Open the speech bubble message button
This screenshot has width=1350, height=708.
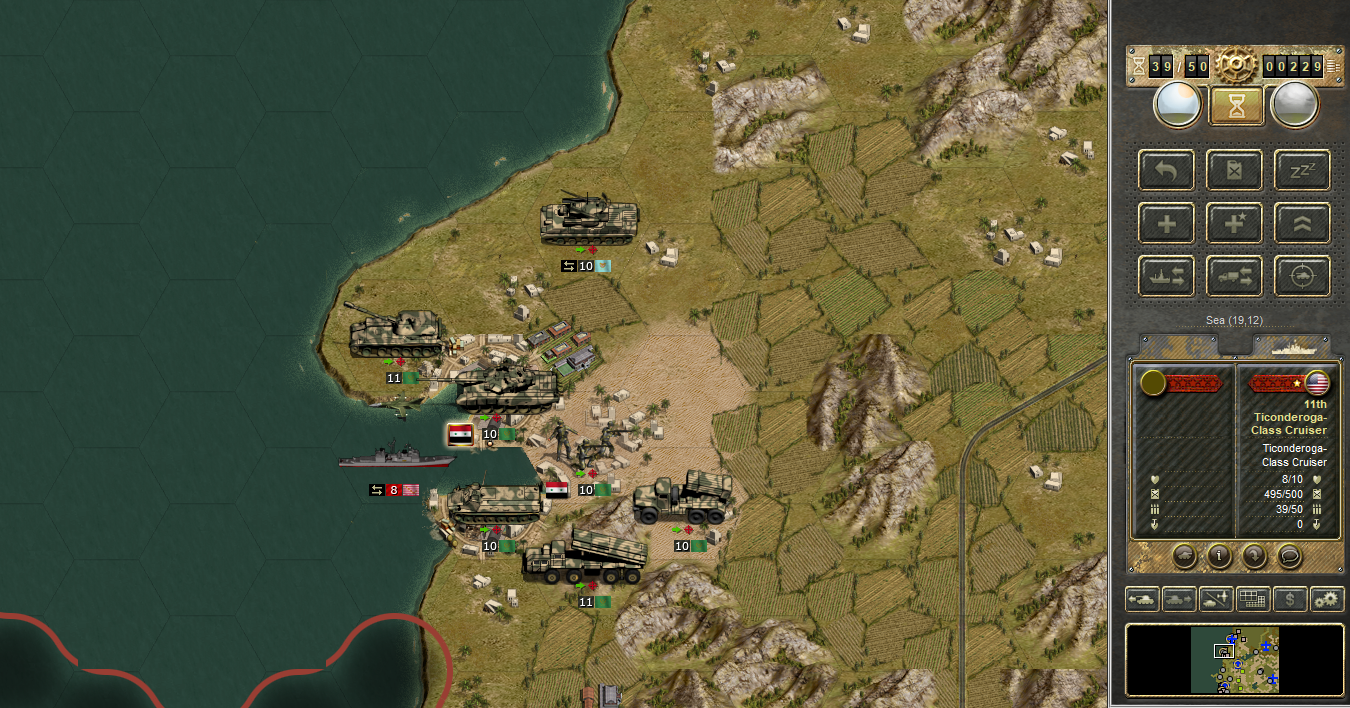(1290, 555)
